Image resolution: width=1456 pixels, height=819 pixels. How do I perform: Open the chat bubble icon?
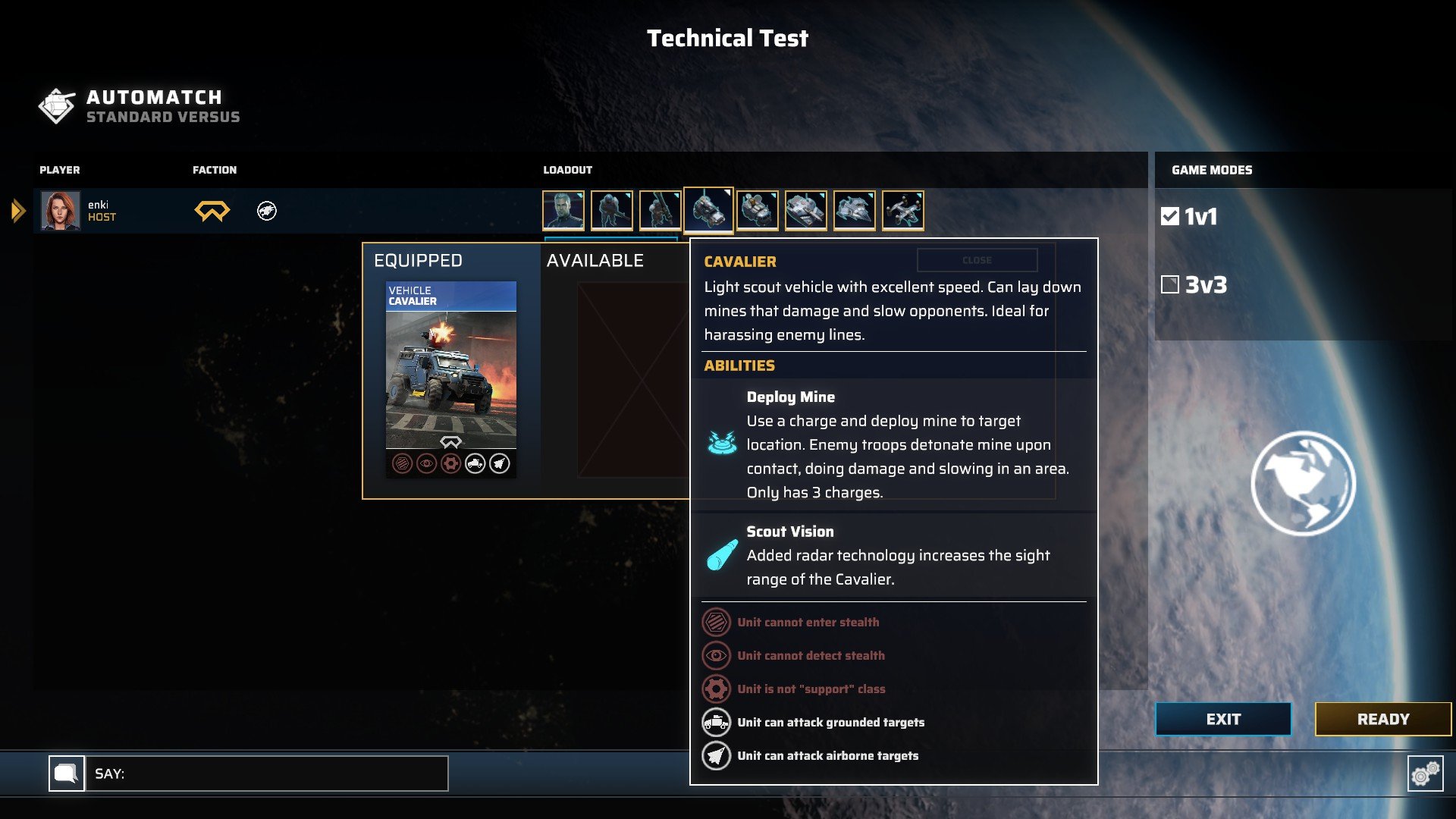click(x=67, y=773)
